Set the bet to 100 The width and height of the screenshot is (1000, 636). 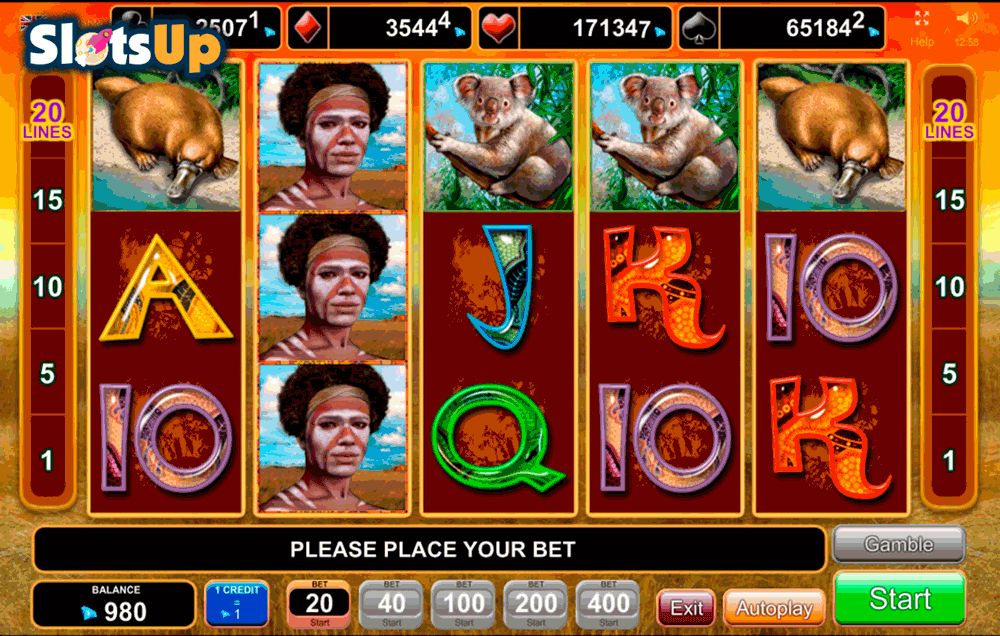463,604
